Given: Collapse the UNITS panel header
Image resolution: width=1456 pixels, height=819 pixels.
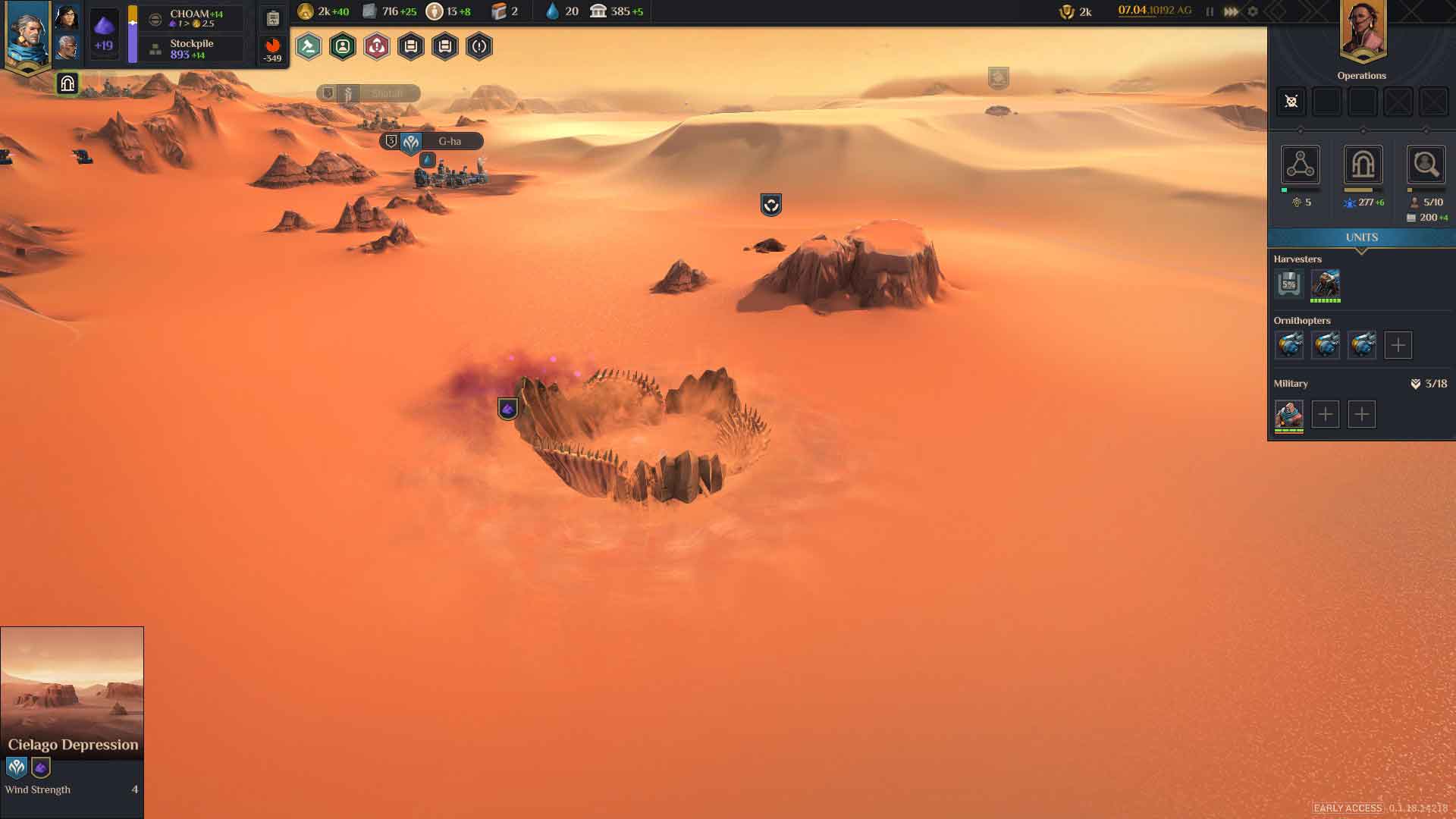Looking at the screenshot, I should coord(1361,238).
